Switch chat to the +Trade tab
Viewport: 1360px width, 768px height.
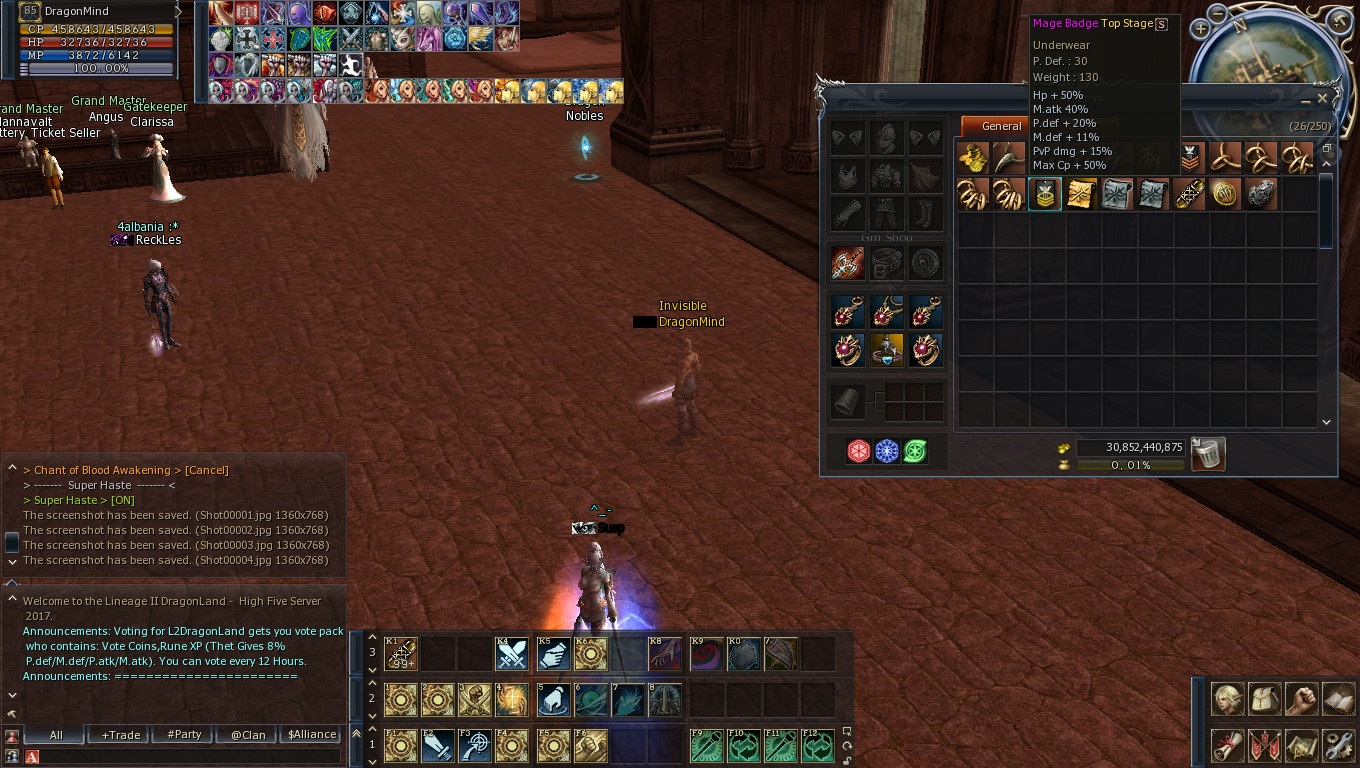121,735
